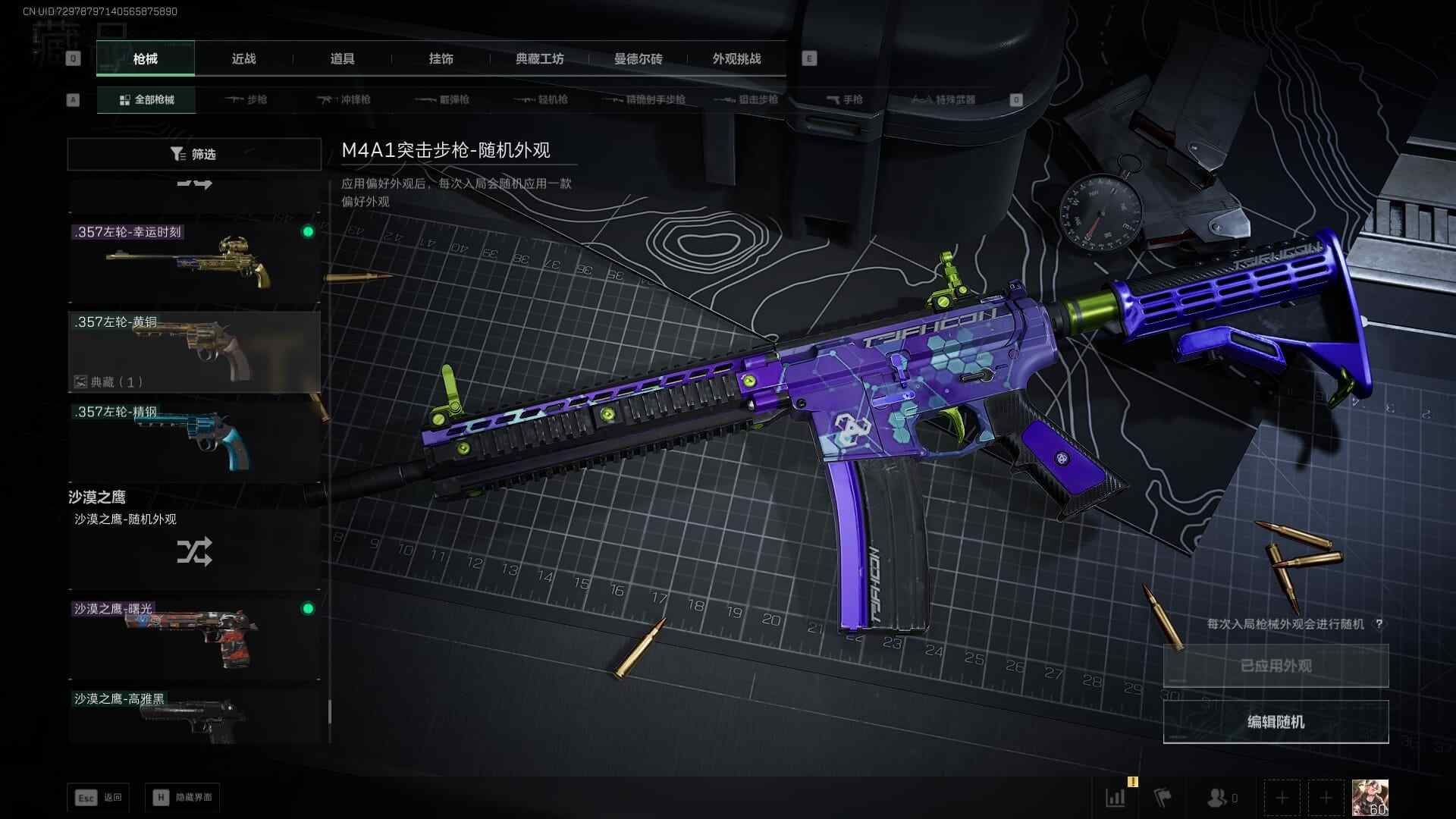
Task: Select 沙漠之鹰-随机外观 shuffle entry
Action: 194,548
